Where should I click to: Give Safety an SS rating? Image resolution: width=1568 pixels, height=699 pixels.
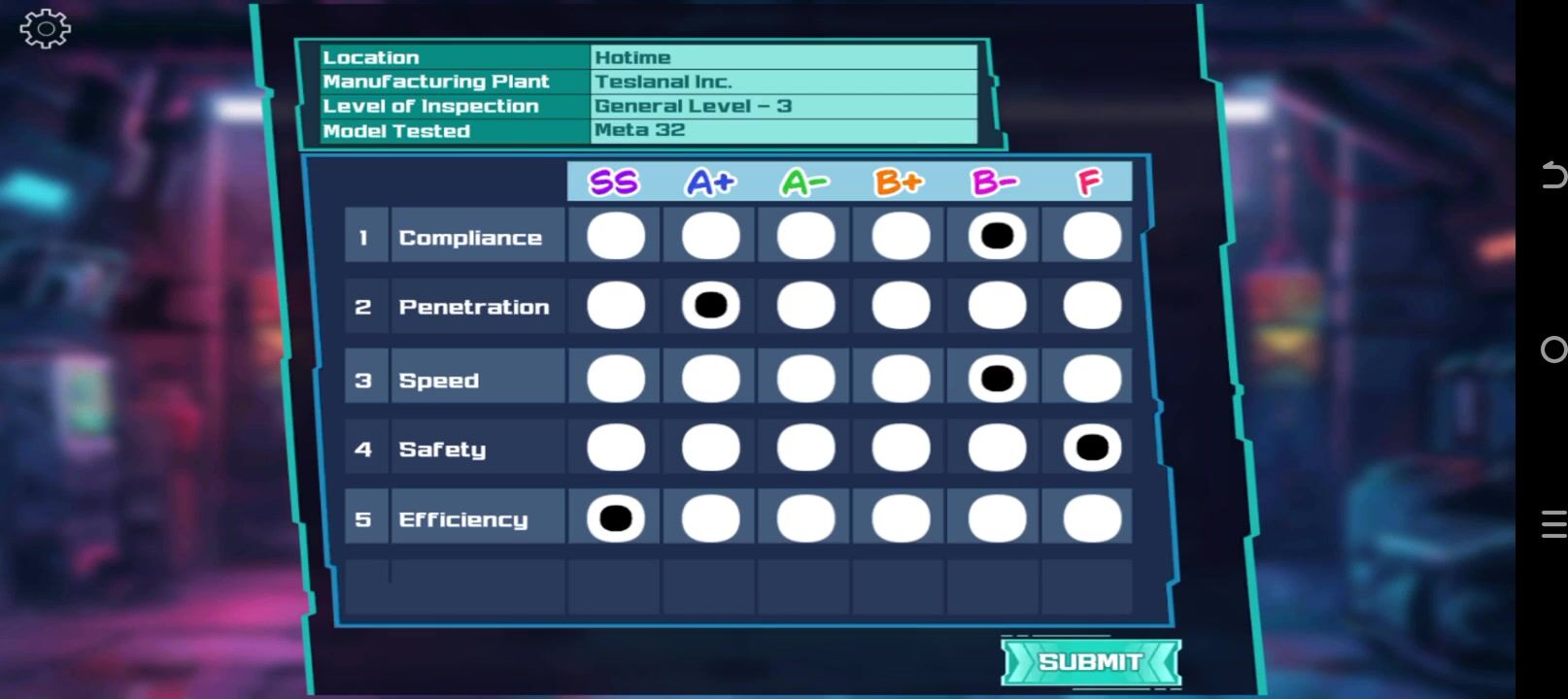[x=616, y=448]
